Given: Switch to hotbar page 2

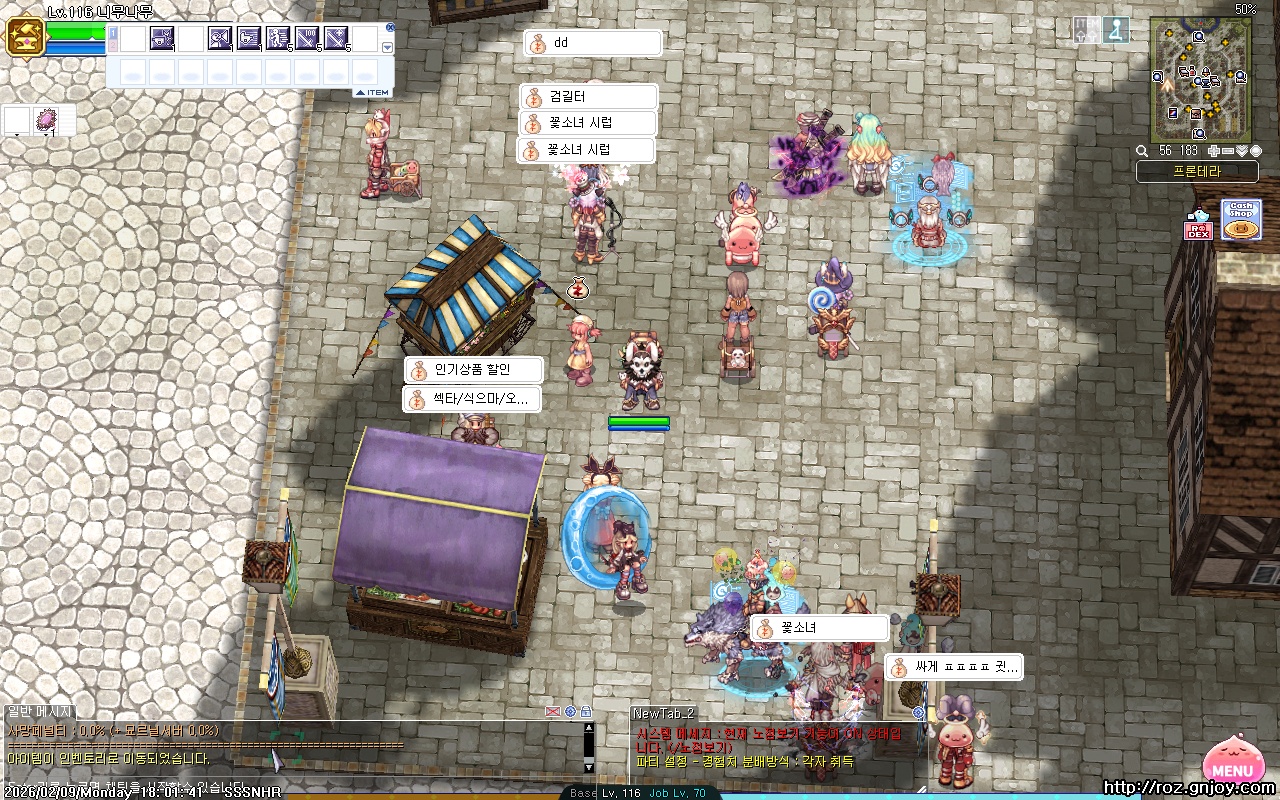Looking at the screenshot, I should [x=113, y=45].
